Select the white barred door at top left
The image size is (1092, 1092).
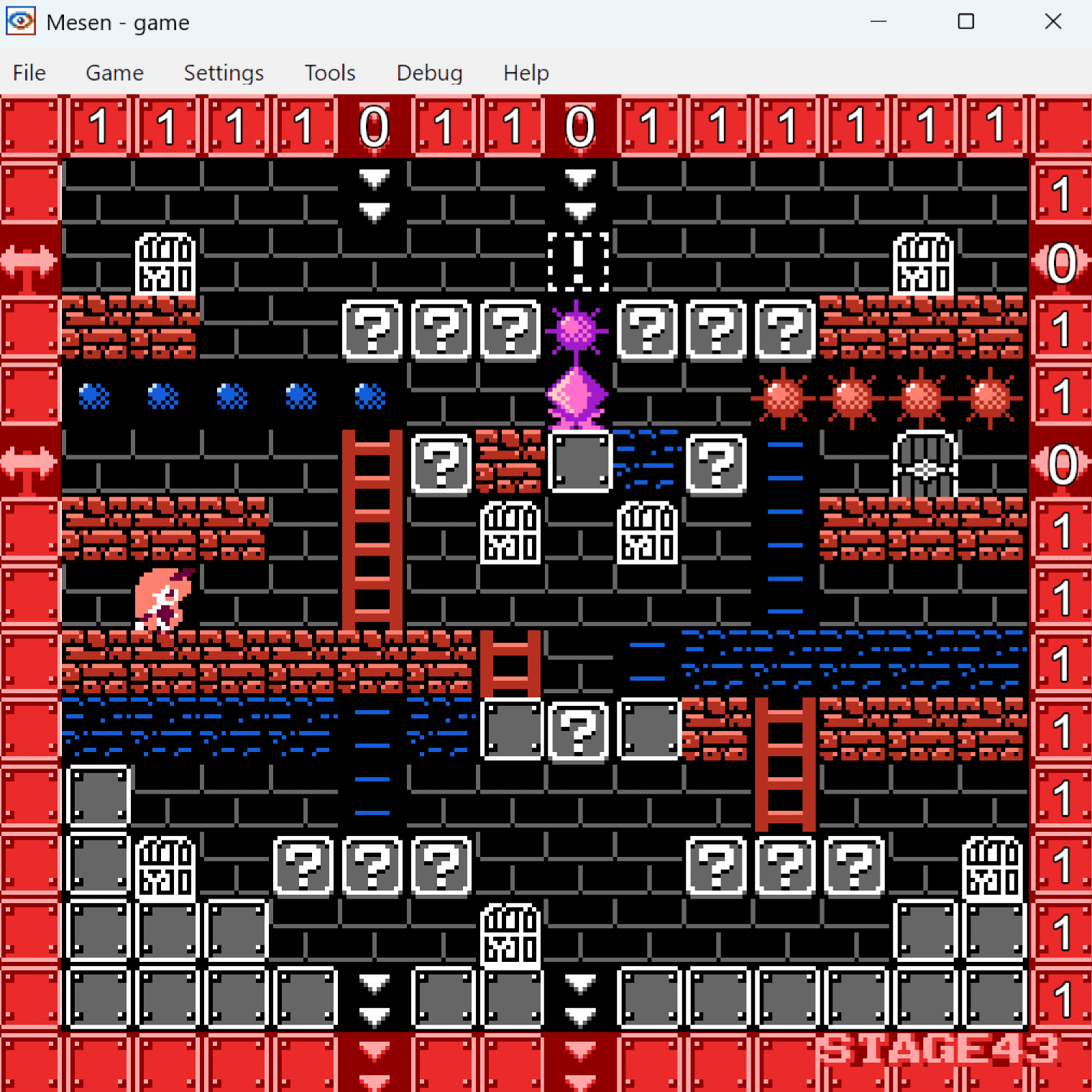(x=164, y=264)
